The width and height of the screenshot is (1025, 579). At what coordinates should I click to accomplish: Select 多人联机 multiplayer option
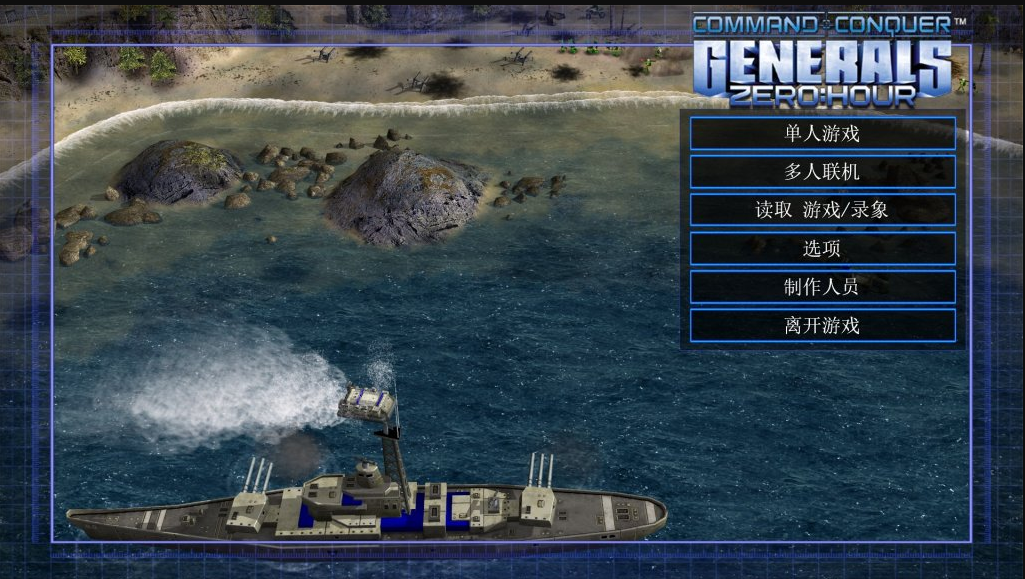[822, 172]
